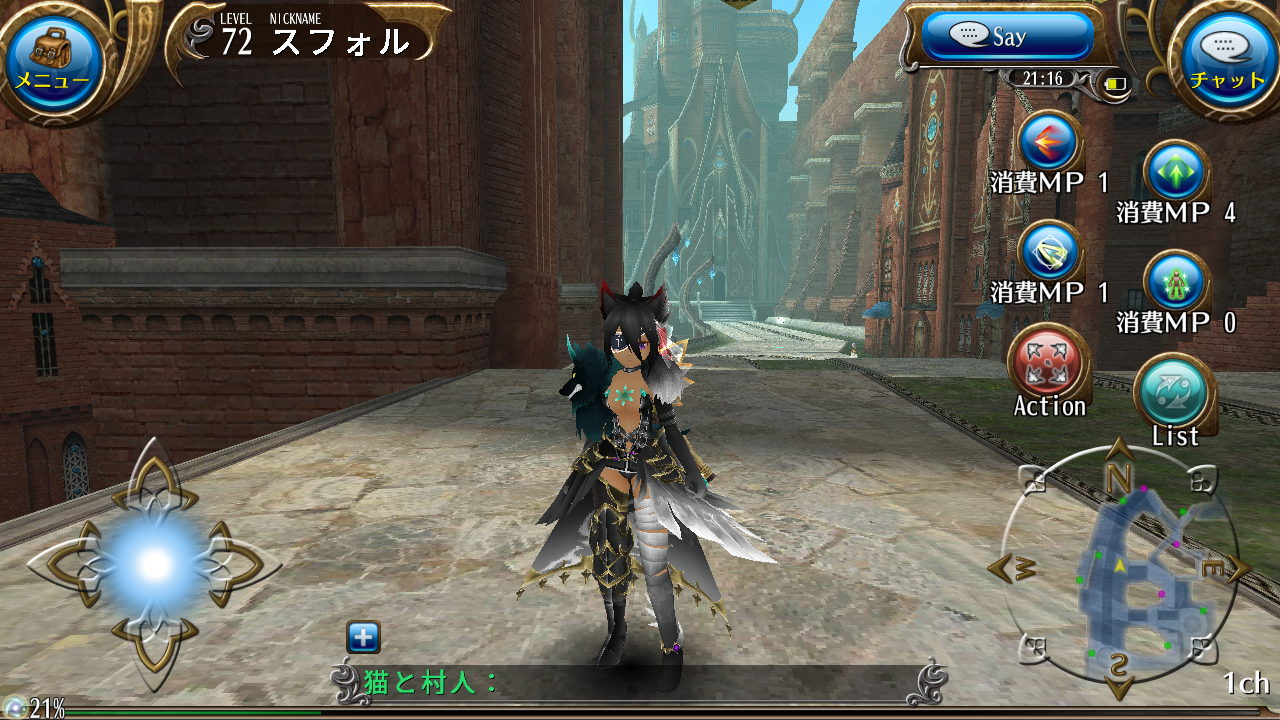Tap the glowing virtual joystick center
This screenshot has width=1280, height=720.
154,565
